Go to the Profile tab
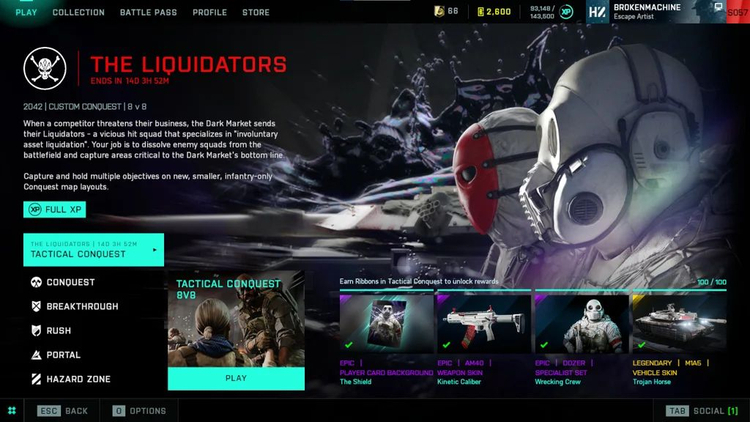Image resolution: width=750 pixels, height=422 pixels. tap(209, 12)
